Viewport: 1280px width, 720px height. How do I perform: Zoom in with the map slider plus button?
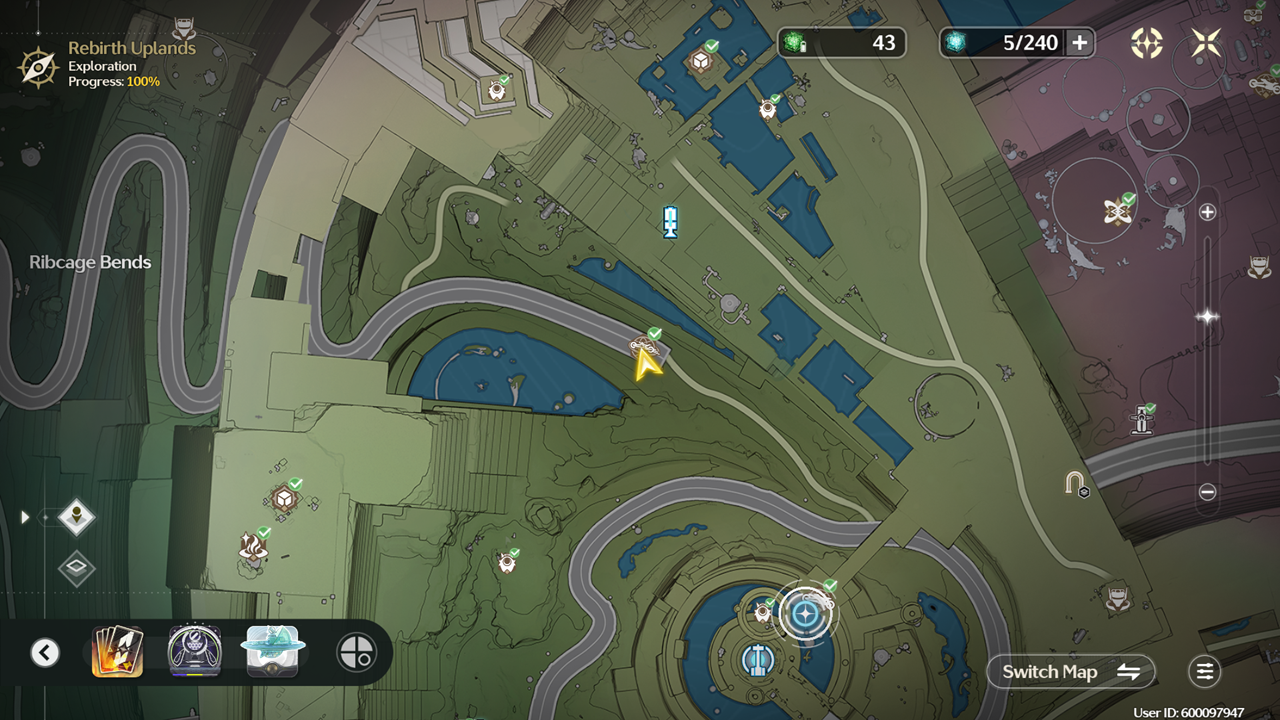coord(1207,212)
